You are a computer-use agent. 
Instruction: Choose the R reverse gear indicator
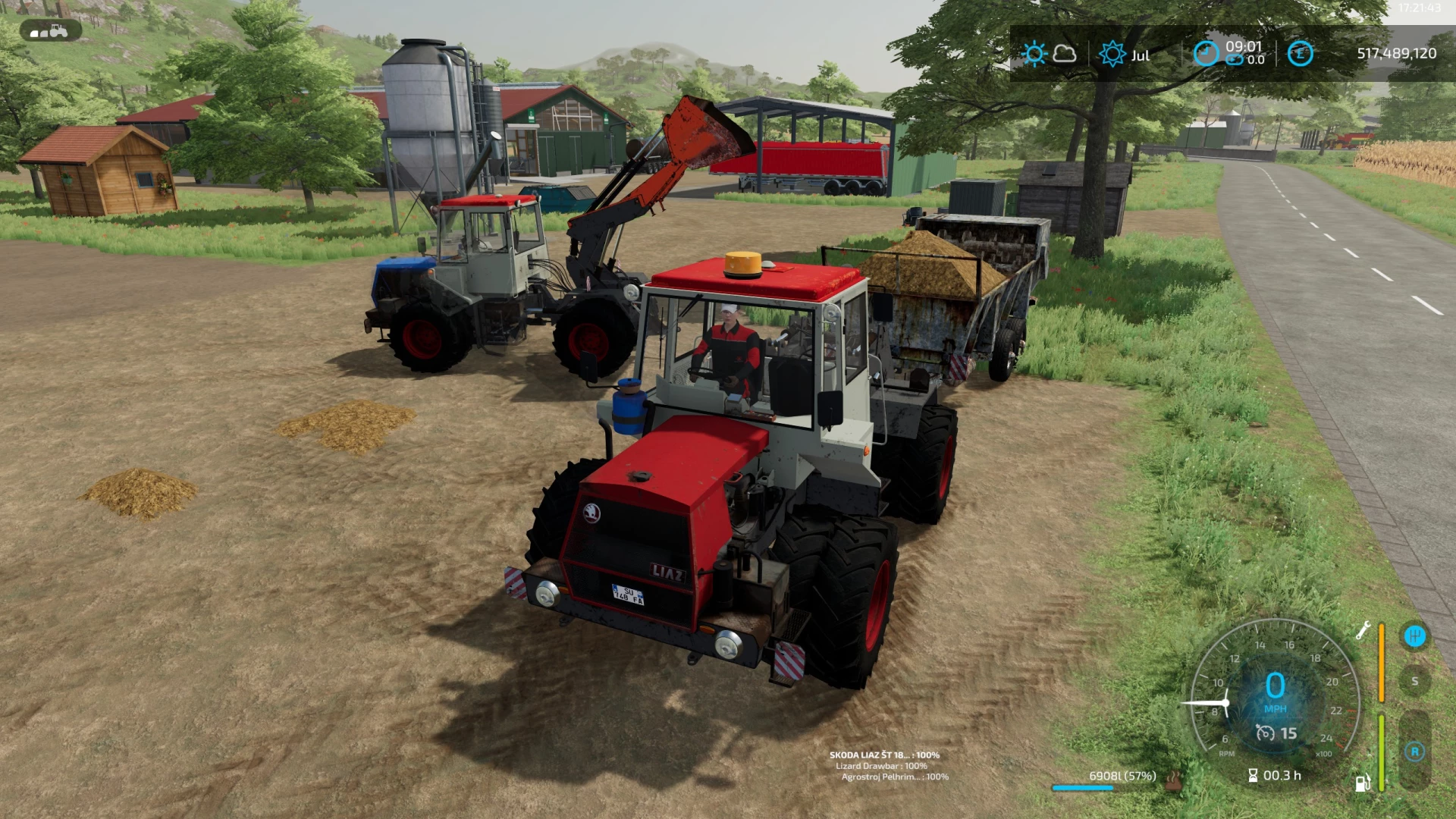point(1414,752)
